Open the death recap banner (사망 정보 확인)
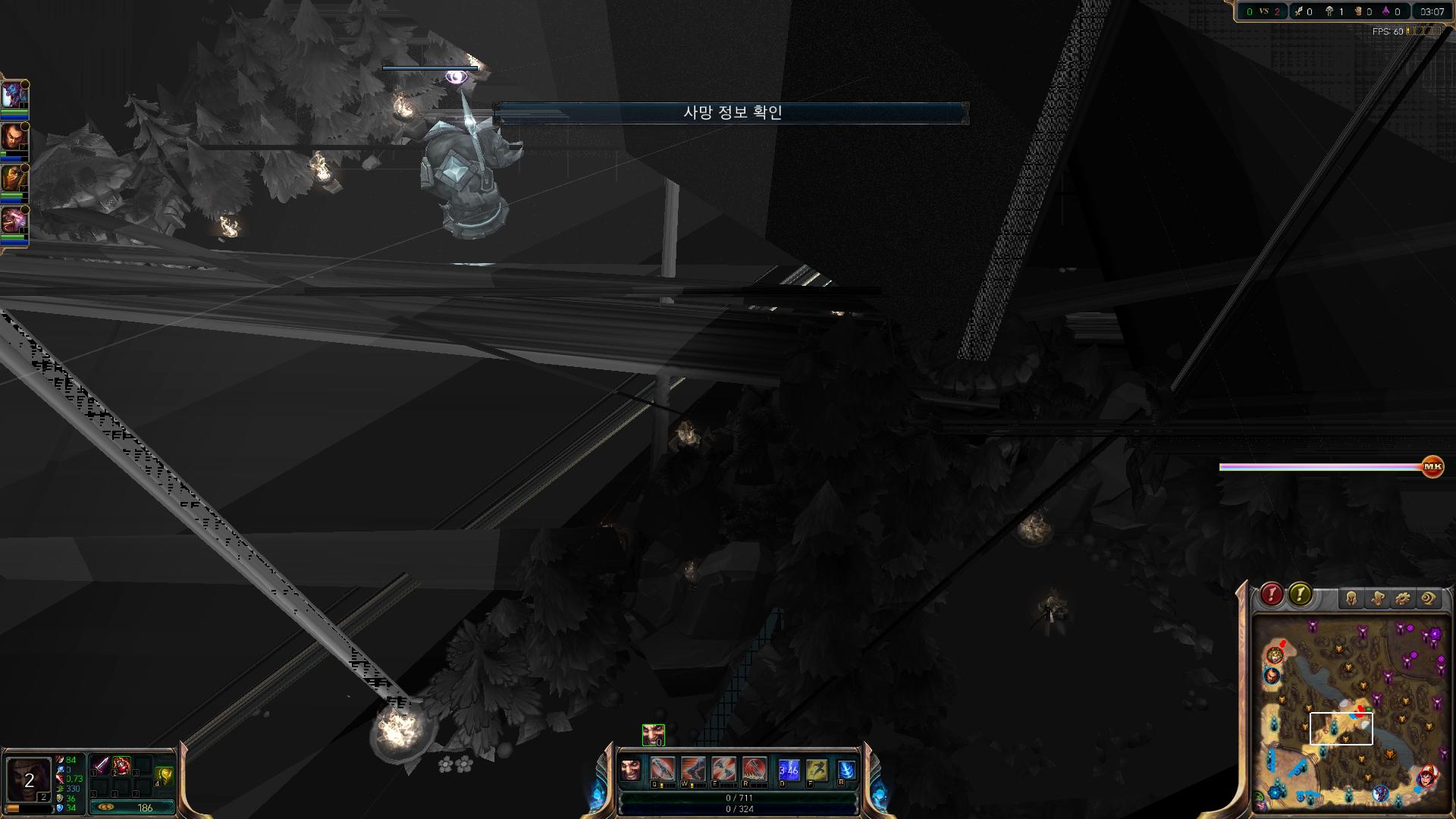1456x819 pixels. click(x=731, y=113)
